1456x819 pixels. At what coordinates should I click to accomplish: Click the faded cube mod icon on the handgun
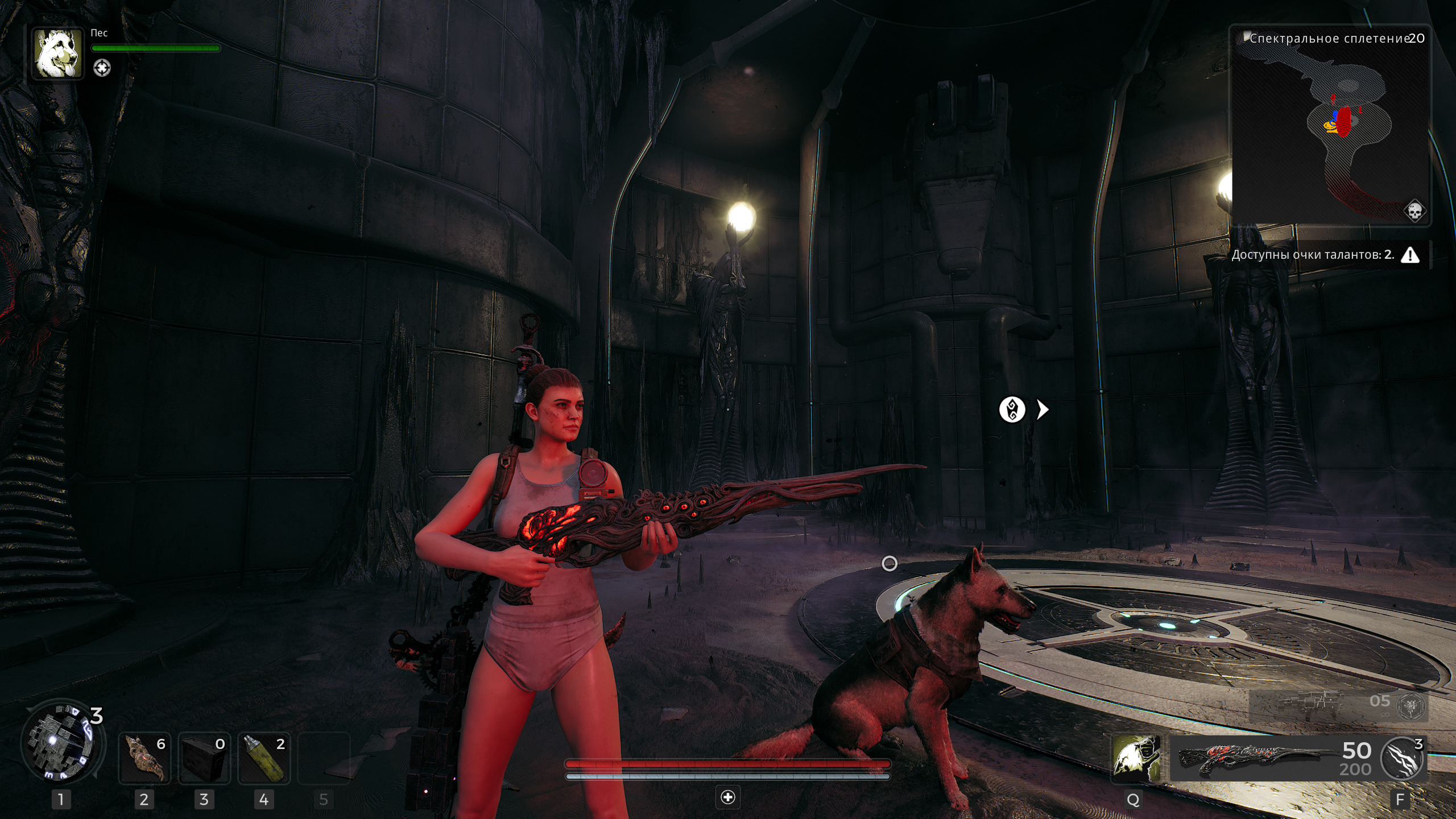point(1412,706)
